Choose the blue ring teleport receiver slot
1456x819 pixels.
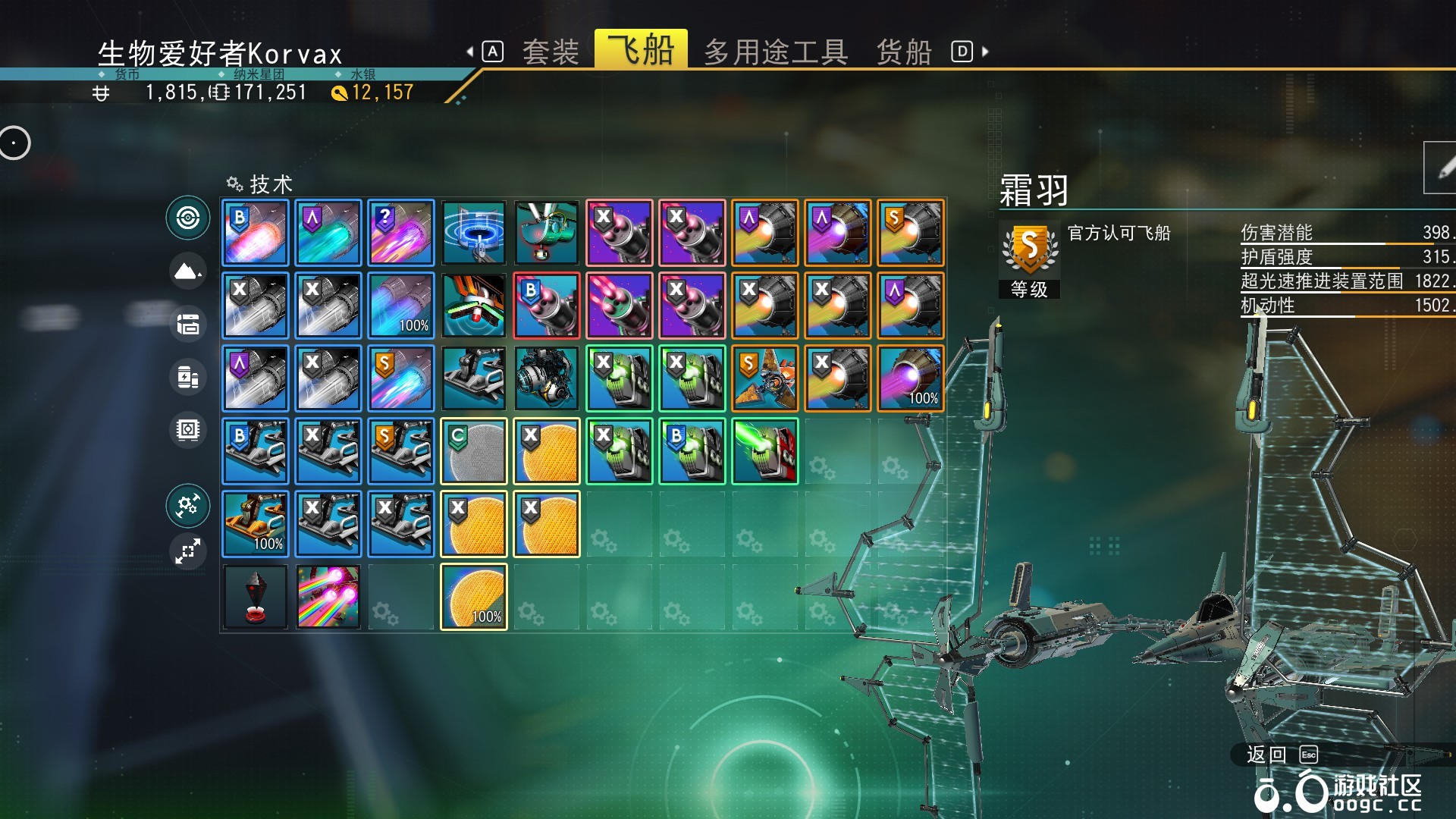[474, 233]
